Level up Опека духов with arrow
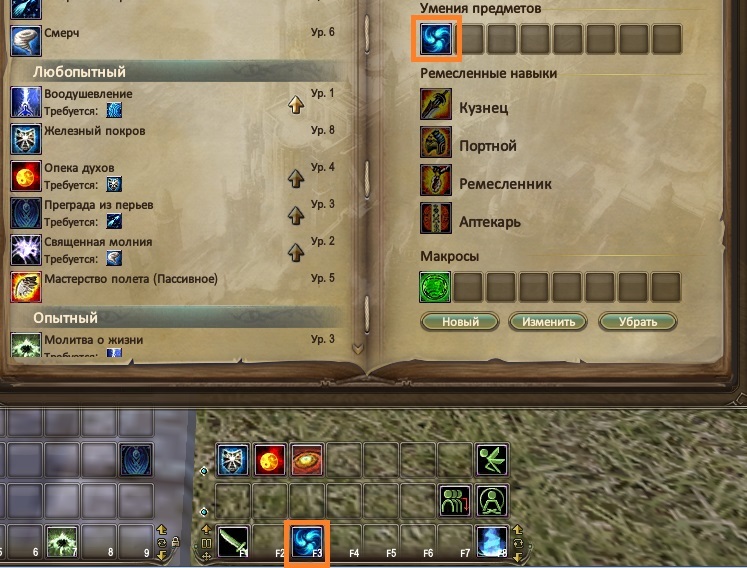 click(296, 178)
